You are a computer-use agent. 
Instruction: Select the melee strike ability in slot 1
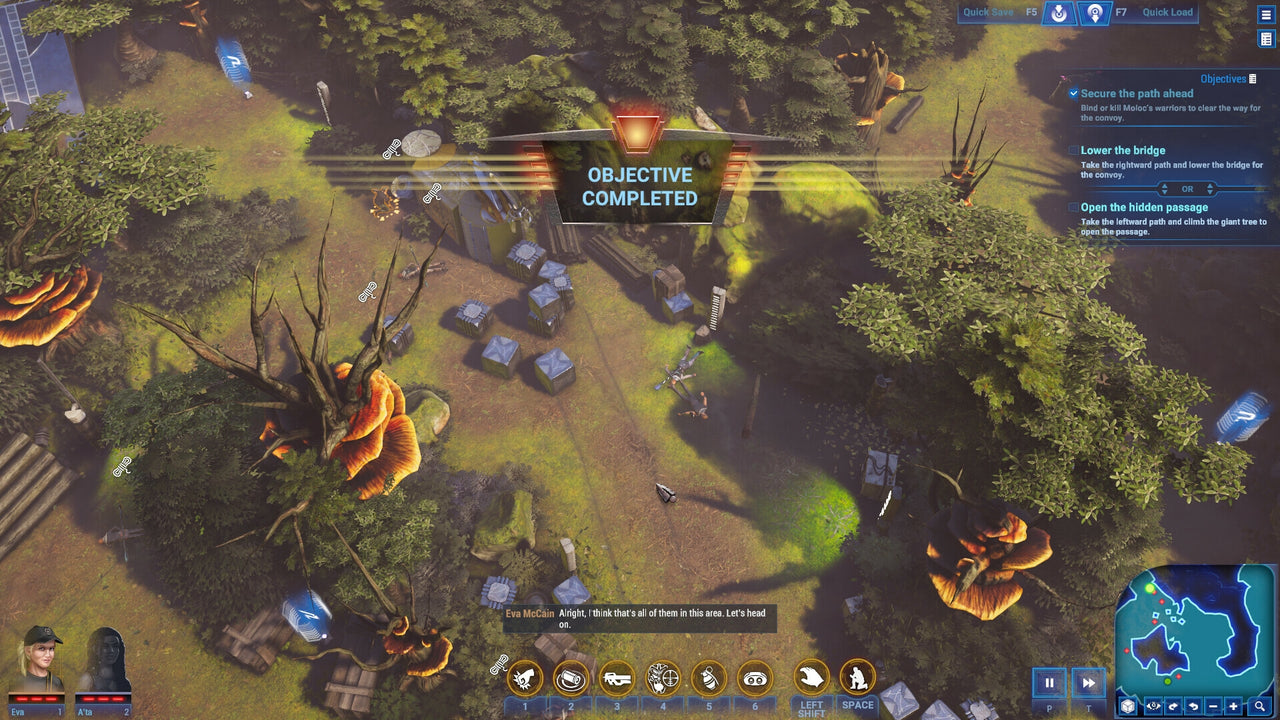(524, 678)
